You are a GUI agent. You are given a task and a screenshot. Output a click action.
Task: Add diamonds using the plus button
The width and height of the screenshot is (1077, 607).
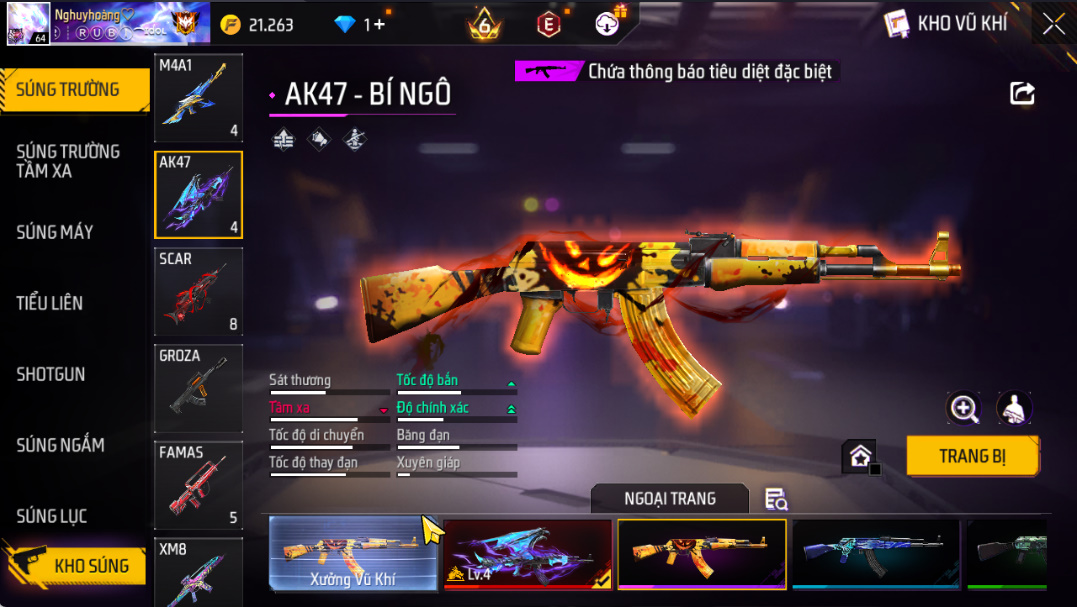(379, 24)
